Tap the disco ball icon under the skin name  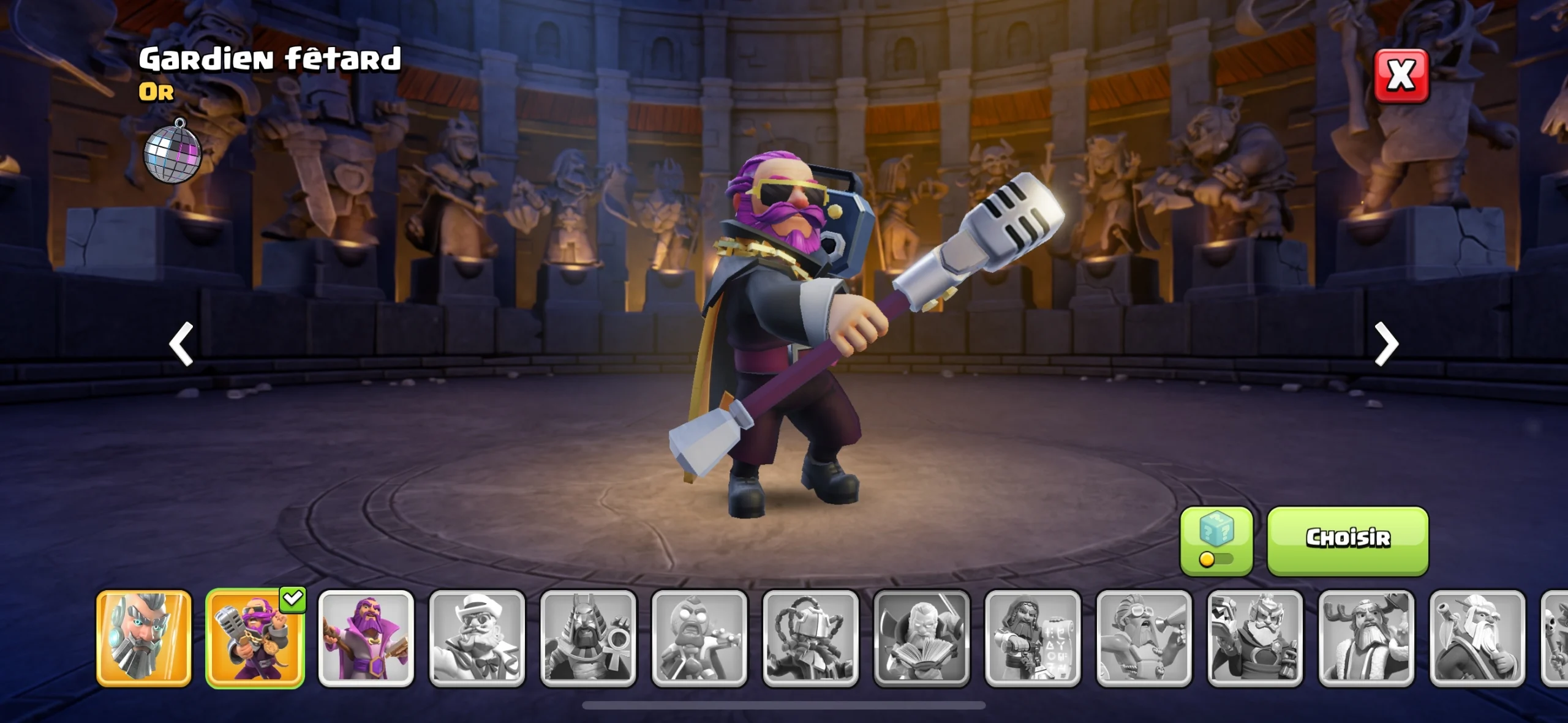[x=172, y=152]
